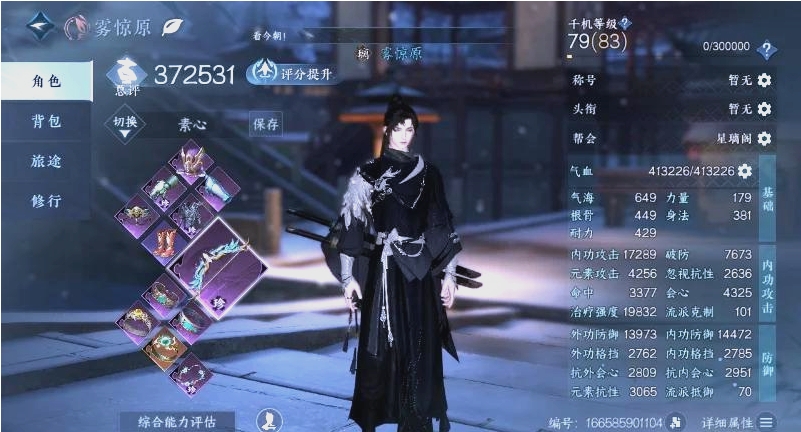801x432 pixels.
Task: Open the 背包 backpack tab
Action: pyautogui.click(x=46, y=122)
